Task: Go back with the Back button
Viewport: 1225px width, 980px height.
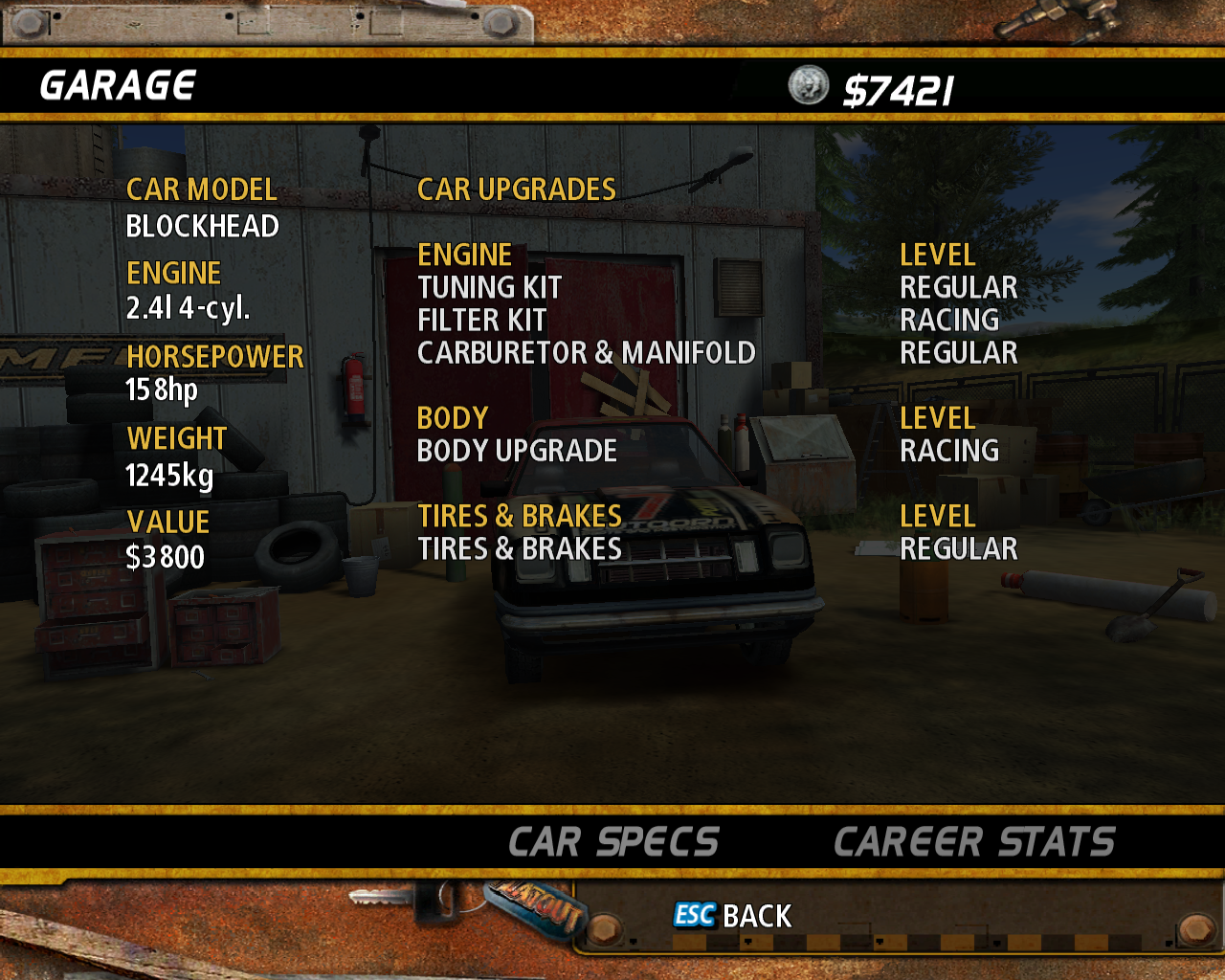Action: pyautogui.click(x=734, y=916)
